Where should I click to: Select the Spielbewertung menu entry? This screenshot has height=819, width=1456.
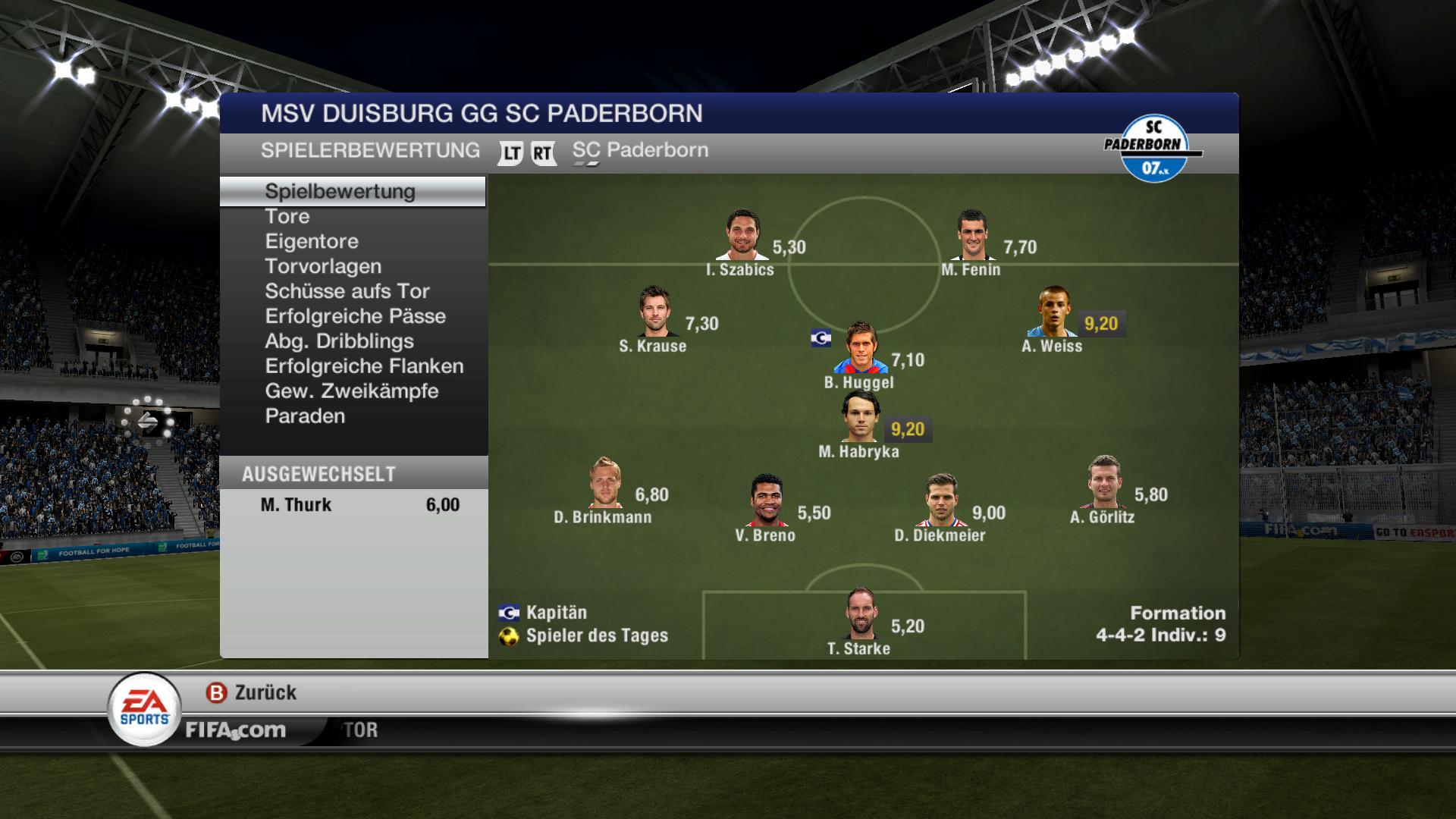[340, 192]
